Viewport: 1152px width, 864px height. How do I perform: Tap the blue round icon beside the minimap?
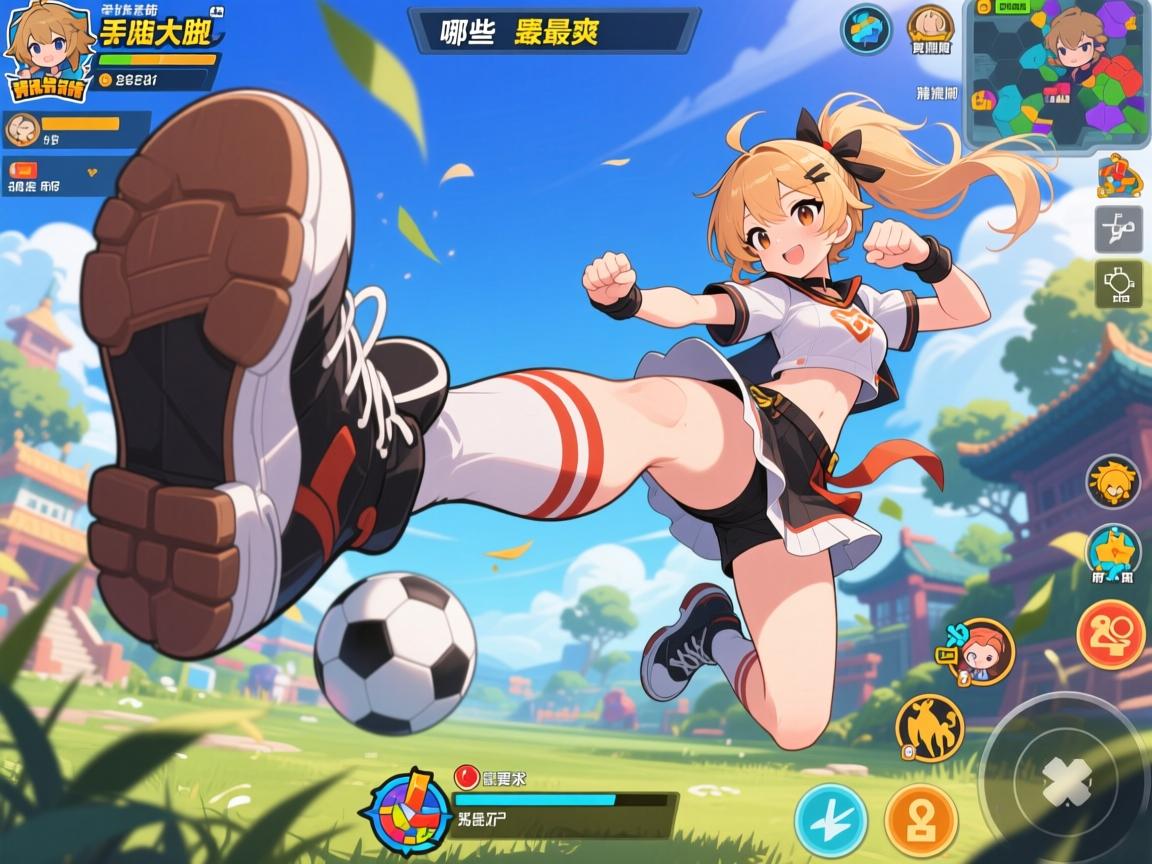(865, 30)
